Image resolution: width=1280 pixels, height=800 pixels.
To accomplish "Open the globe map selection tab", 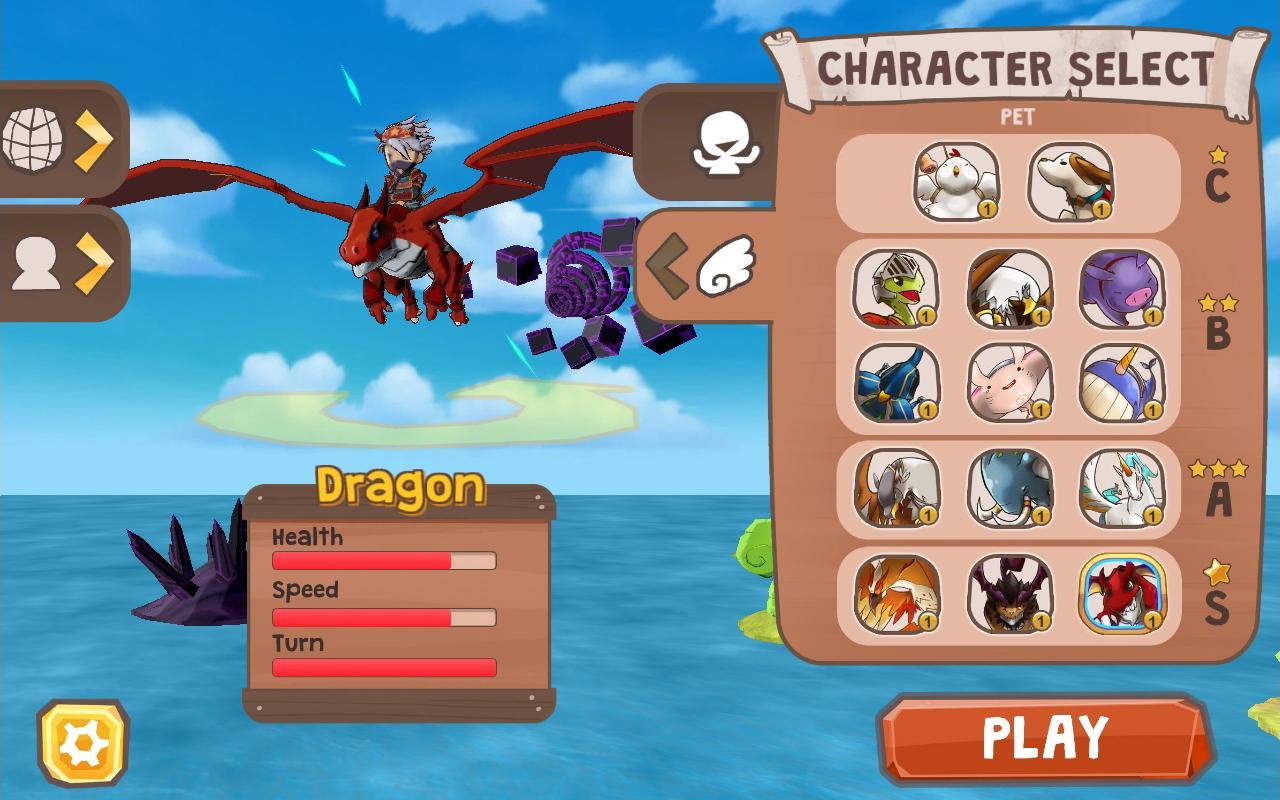I will 60,140.
